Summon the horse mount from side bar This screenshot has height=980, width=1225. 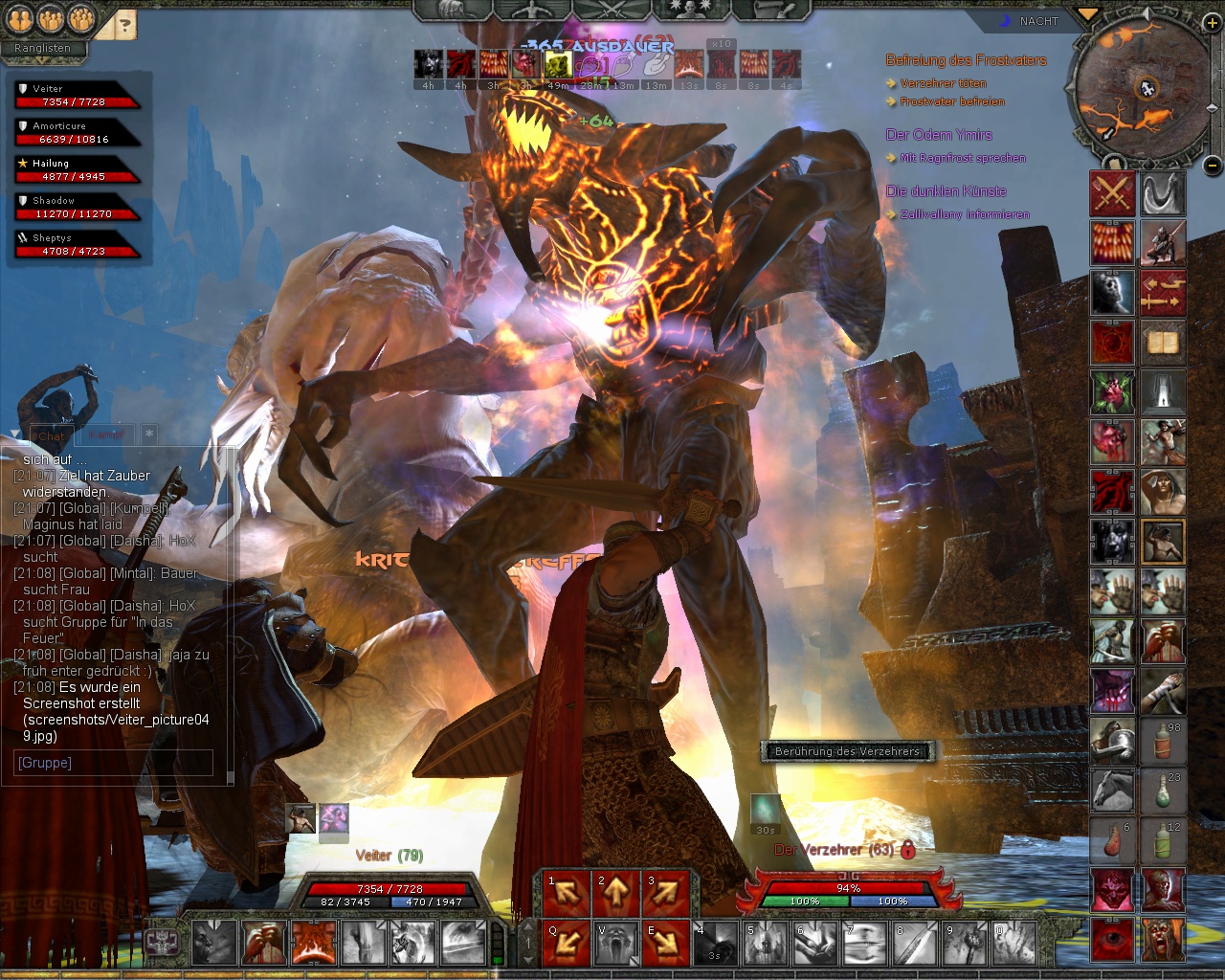[x=1112, y=791]
